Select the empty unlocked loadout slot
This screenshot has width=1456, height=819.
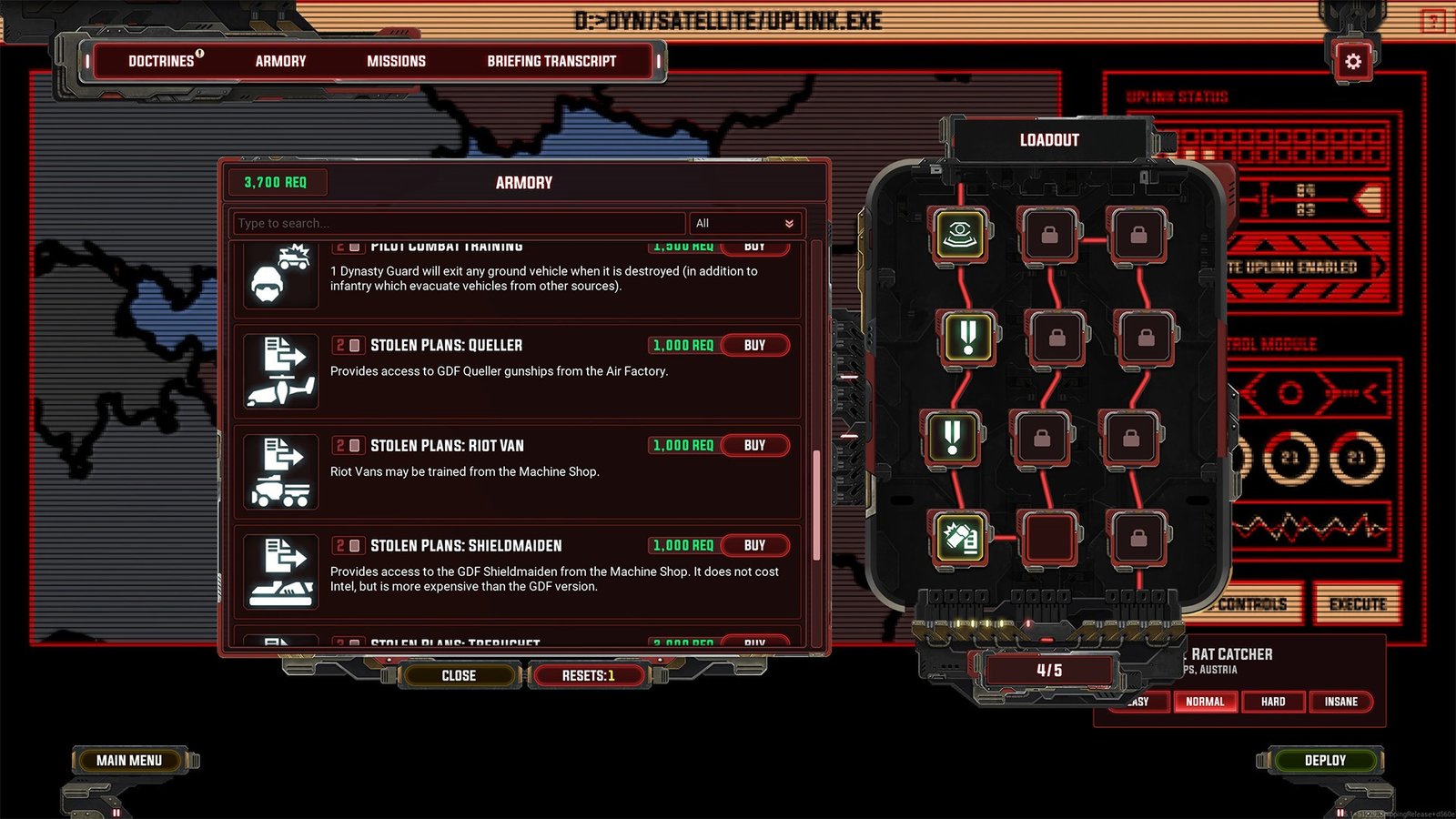pos(1049,536)
